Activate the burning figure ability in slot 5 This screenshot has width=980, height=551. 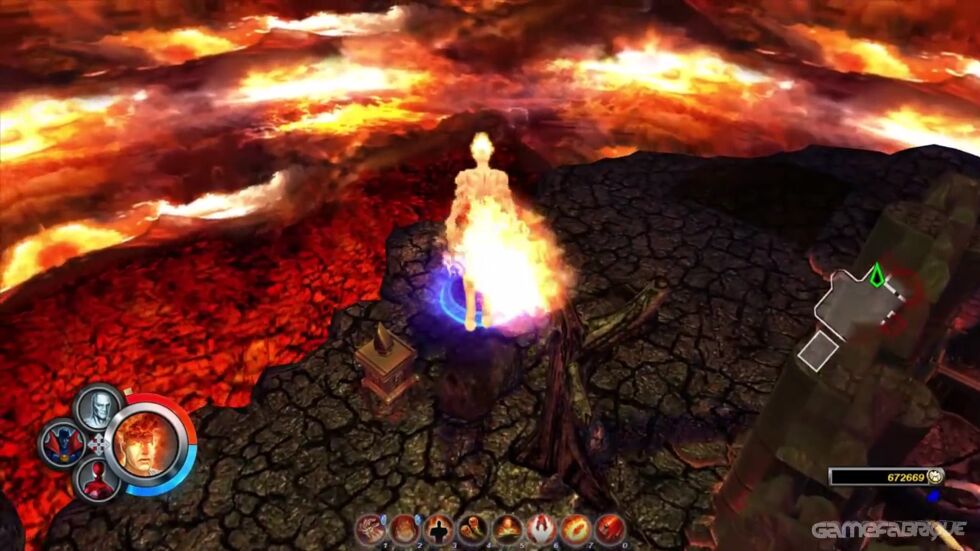pyautogui.click(x=507, y=528)
